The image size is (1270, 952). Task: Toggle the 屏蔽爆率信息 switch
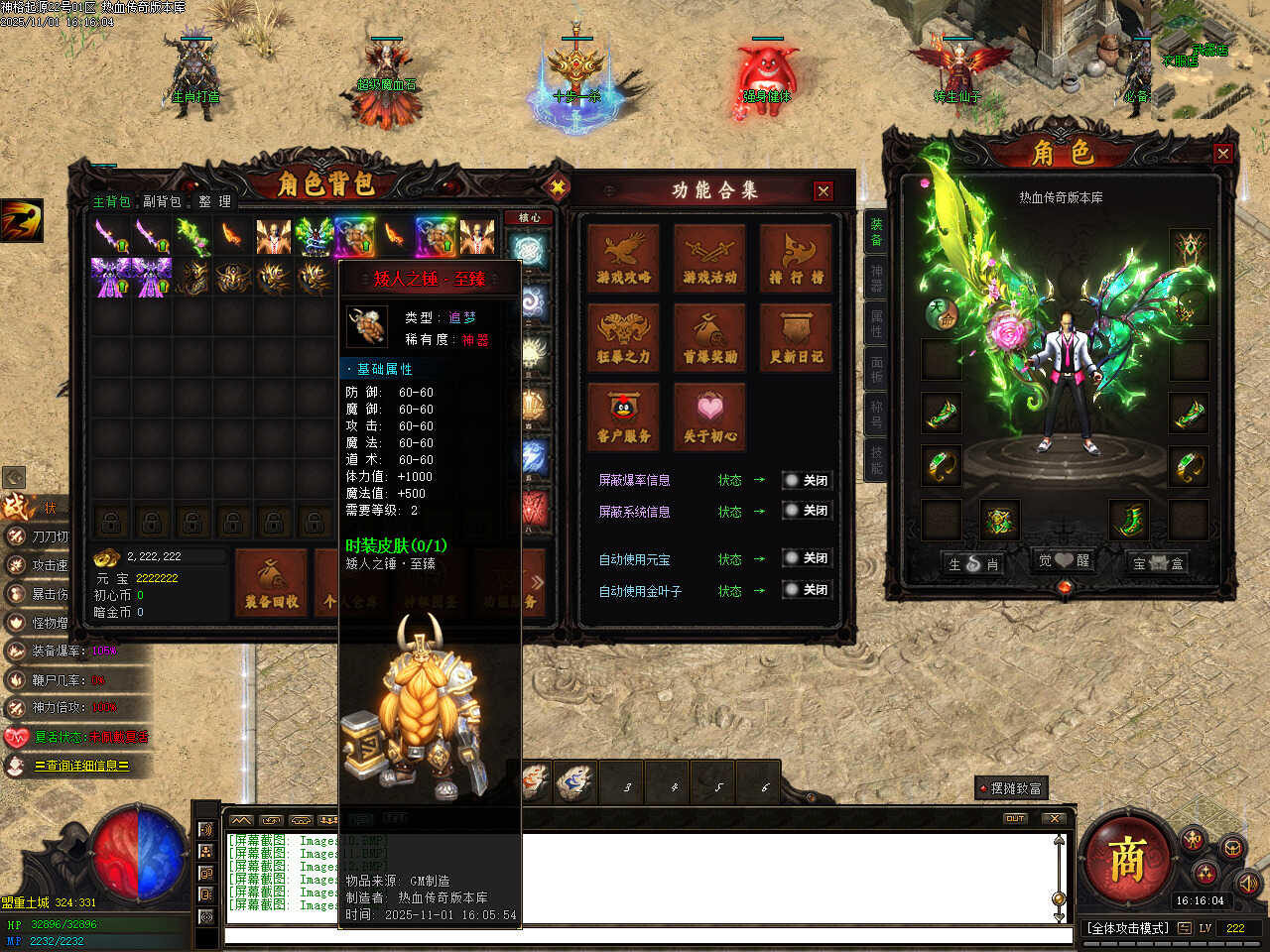click(x=805, y=480)
